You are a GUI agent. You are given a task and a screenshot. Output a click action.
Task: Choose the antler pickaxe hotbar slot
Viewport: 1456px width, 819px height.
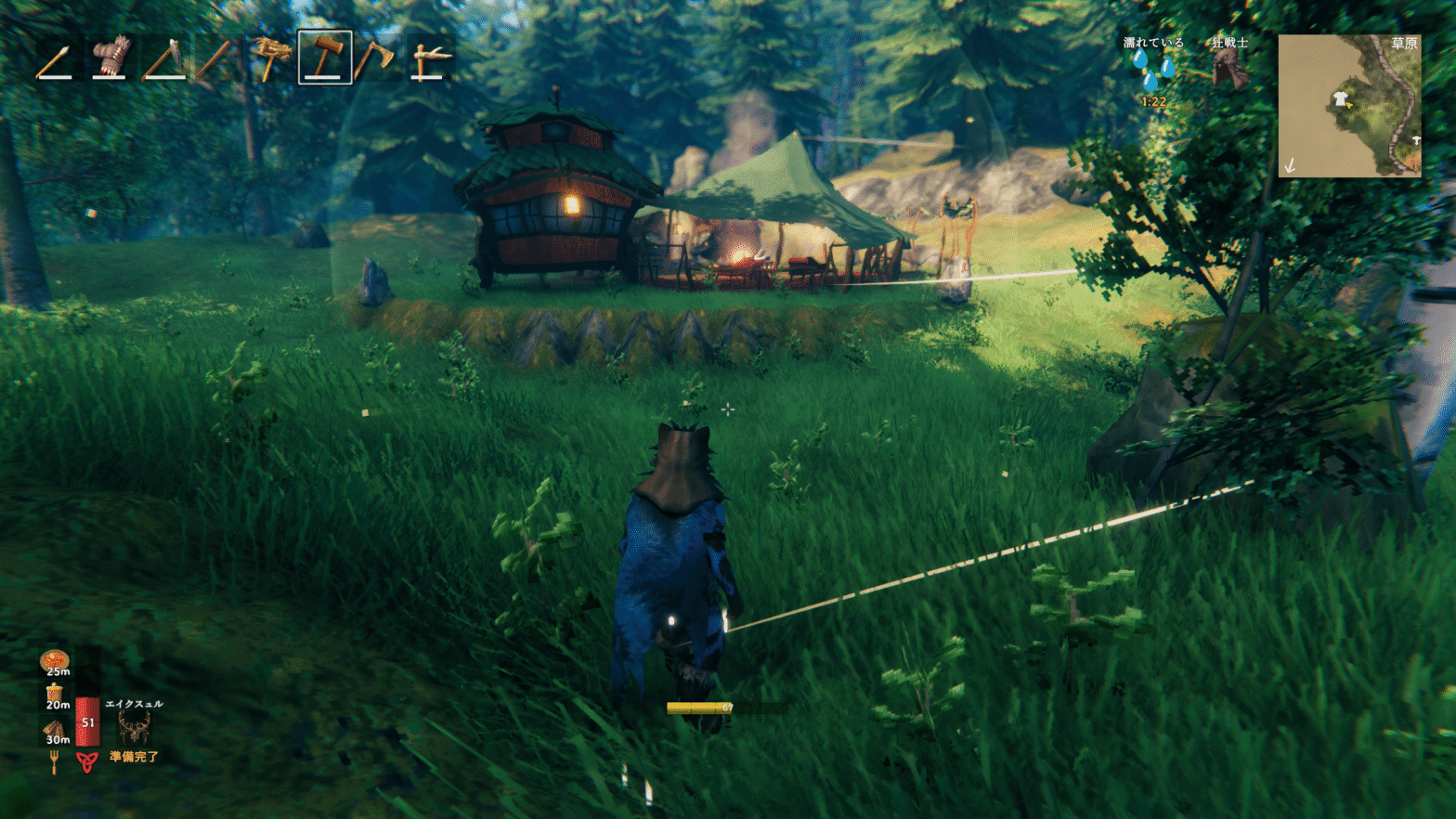pos(430,58)
